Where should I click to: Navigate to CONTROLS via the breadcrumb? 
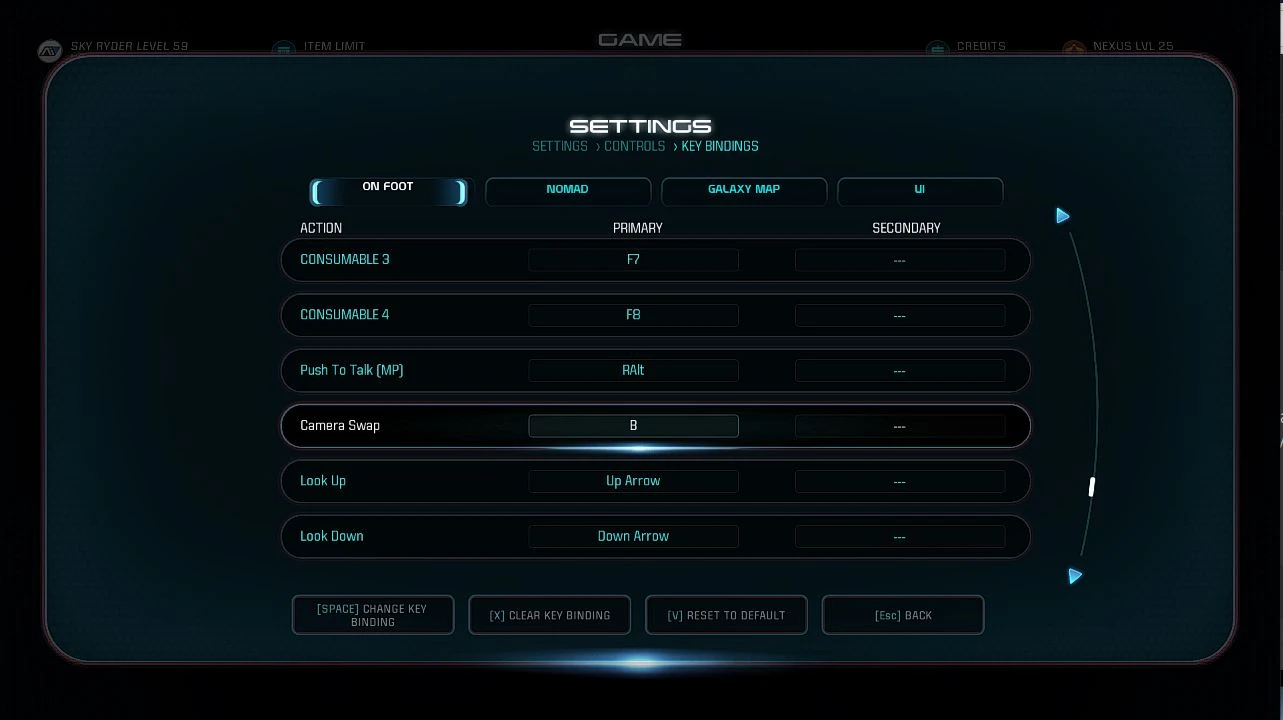point(635,146)
